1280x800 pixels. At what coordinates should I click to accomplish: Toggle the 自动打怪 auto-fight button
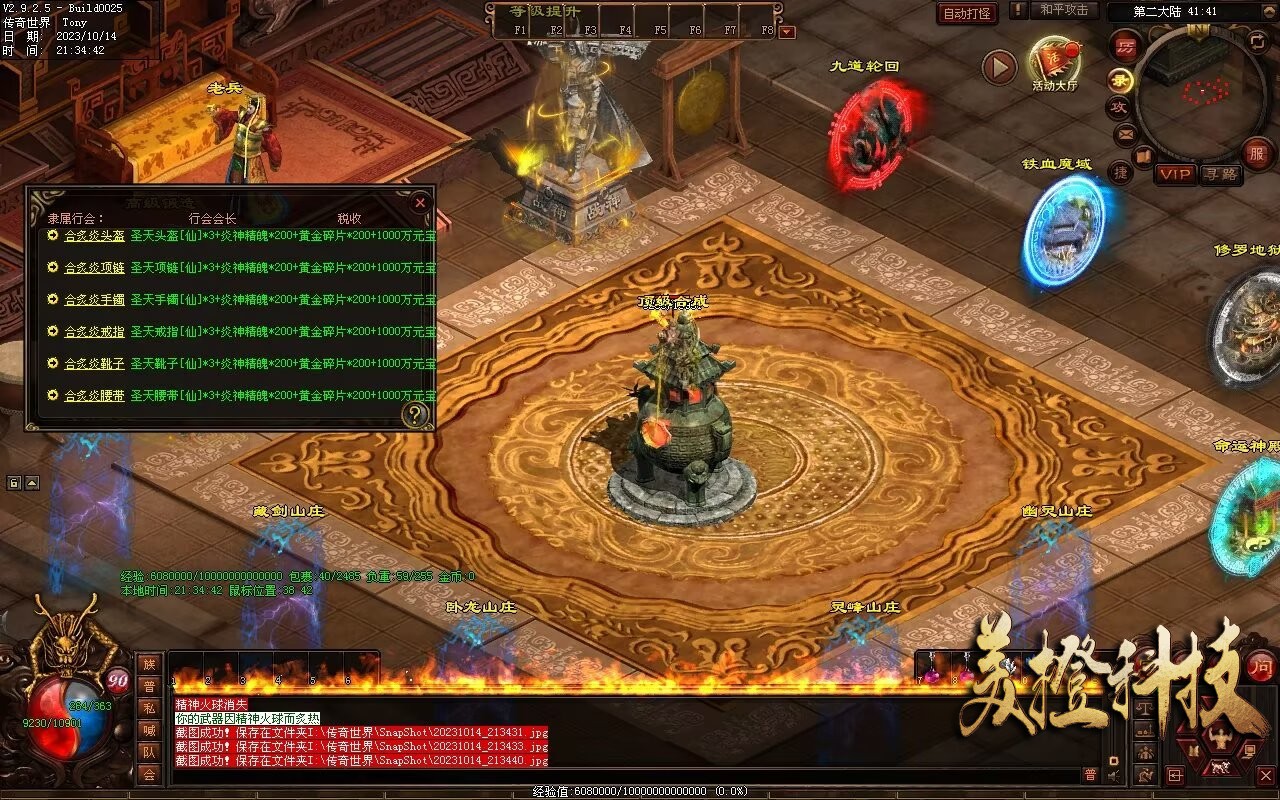coord(967,13)
